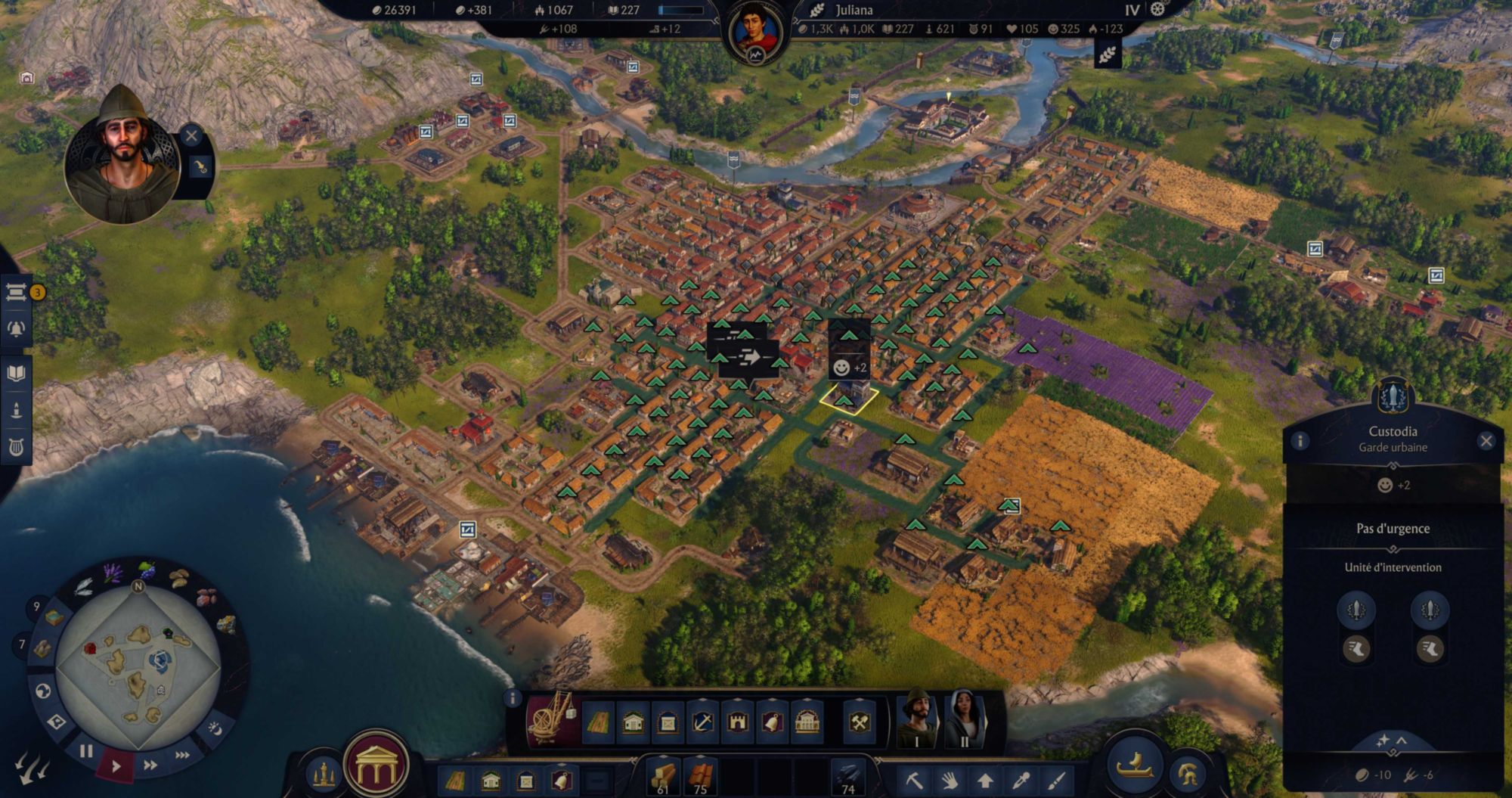Toggle the day and night cycle button

215,728
